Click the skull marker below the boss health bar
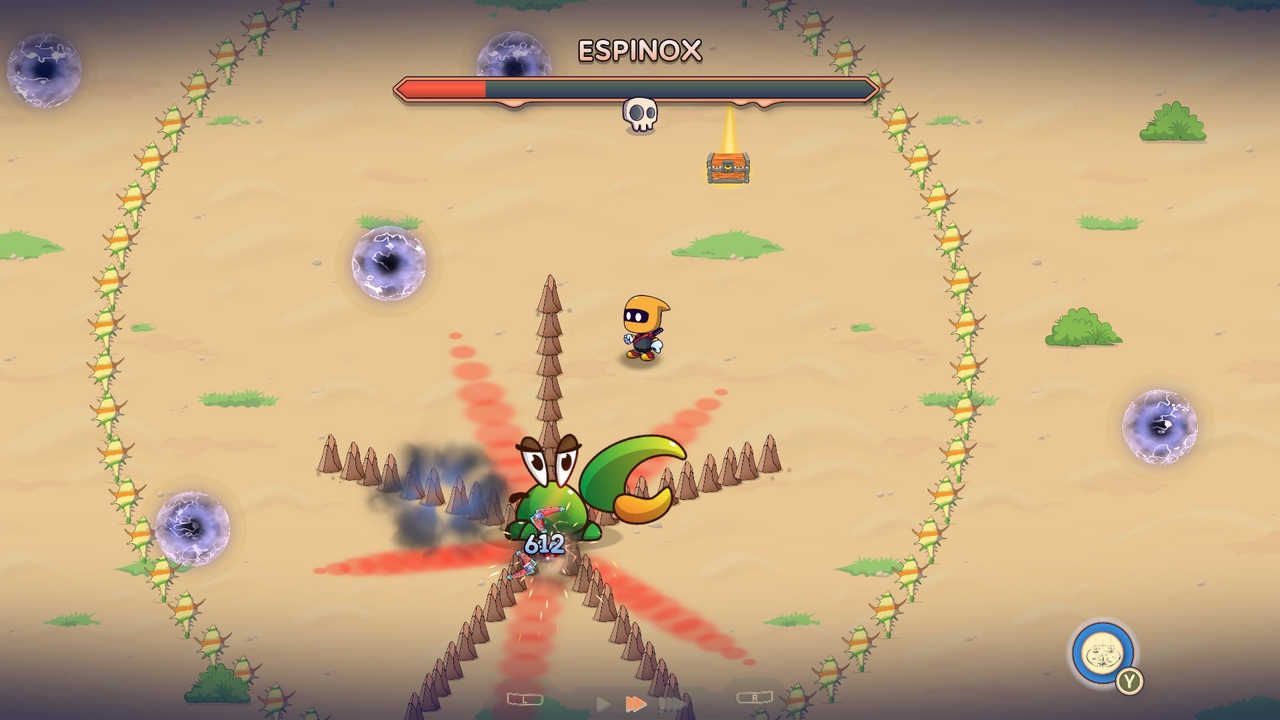This screenshot has width=1280, height=720. click(x=638, y=113)
